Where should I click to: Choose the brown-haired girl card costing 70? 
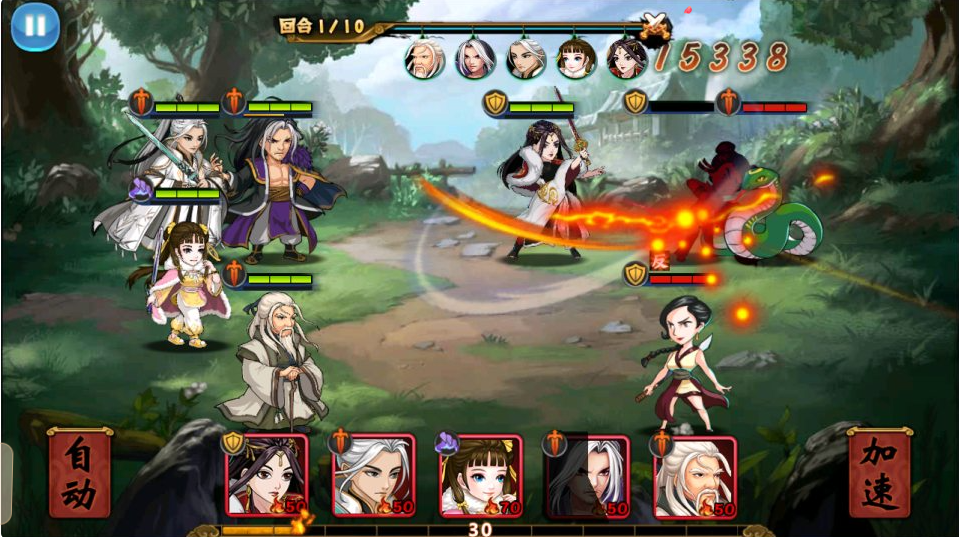(481, 476)
